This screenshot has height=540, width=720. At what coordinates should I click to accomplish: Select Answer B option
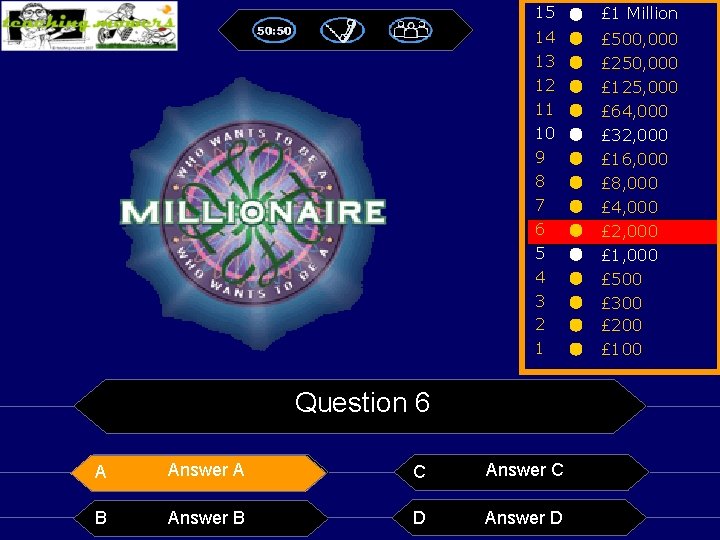coord(206,517)
